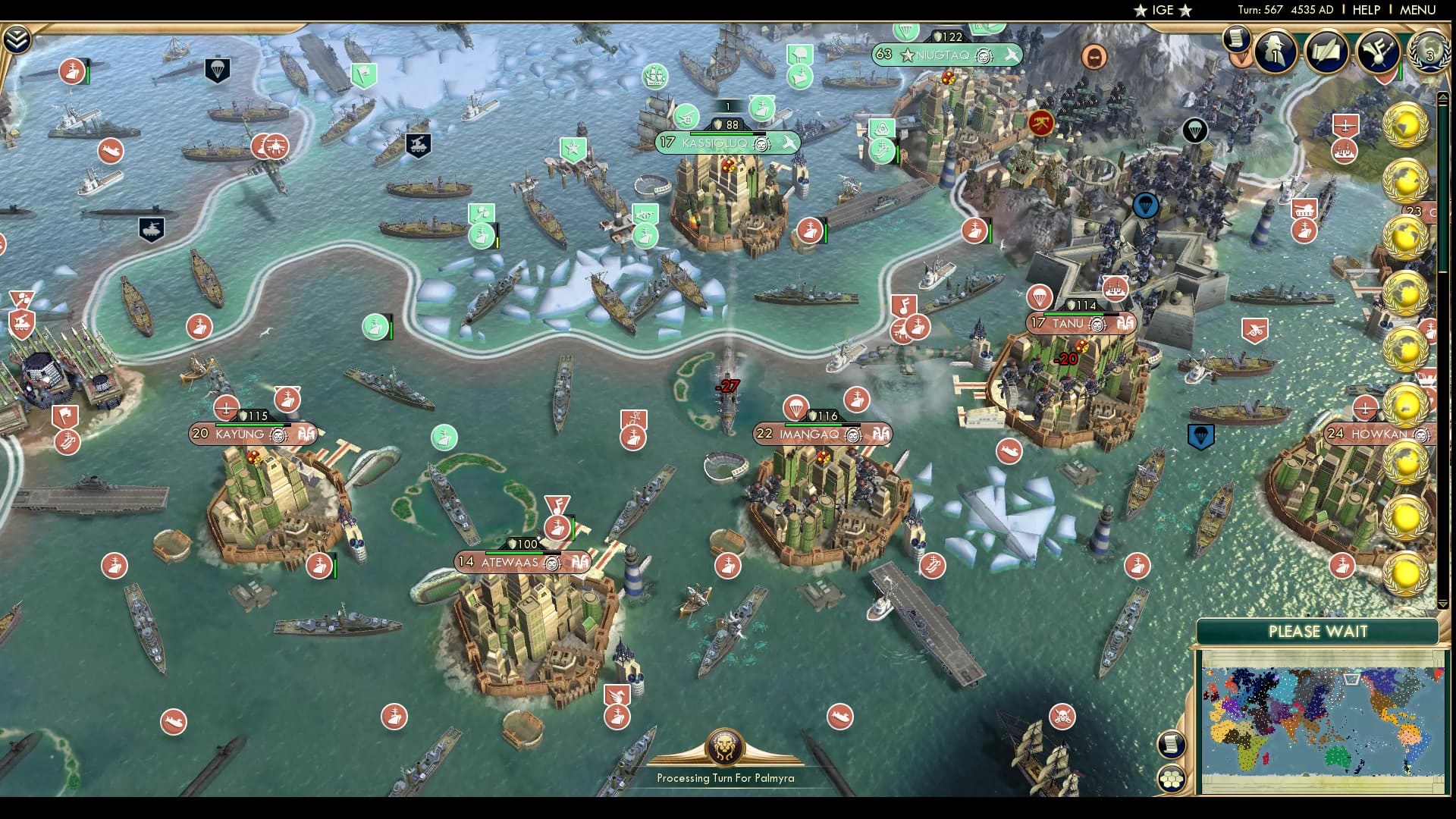Toggle Strategic View with hexagon icon near minimap
Screen dimensions: 1456x819
(x=1171, y=778)
